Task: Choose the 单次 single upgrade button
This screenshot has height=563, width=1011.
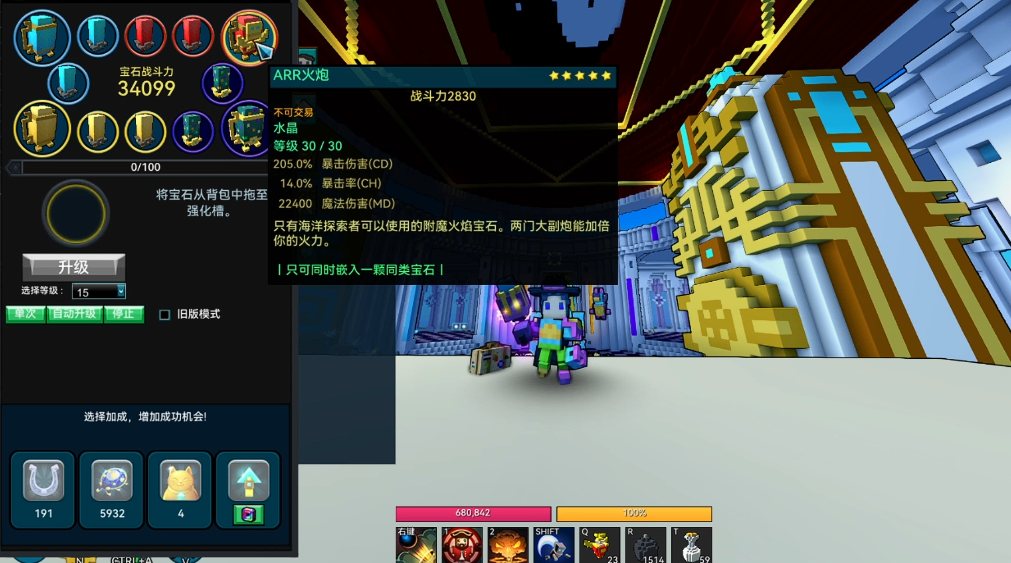Action: 26,314
